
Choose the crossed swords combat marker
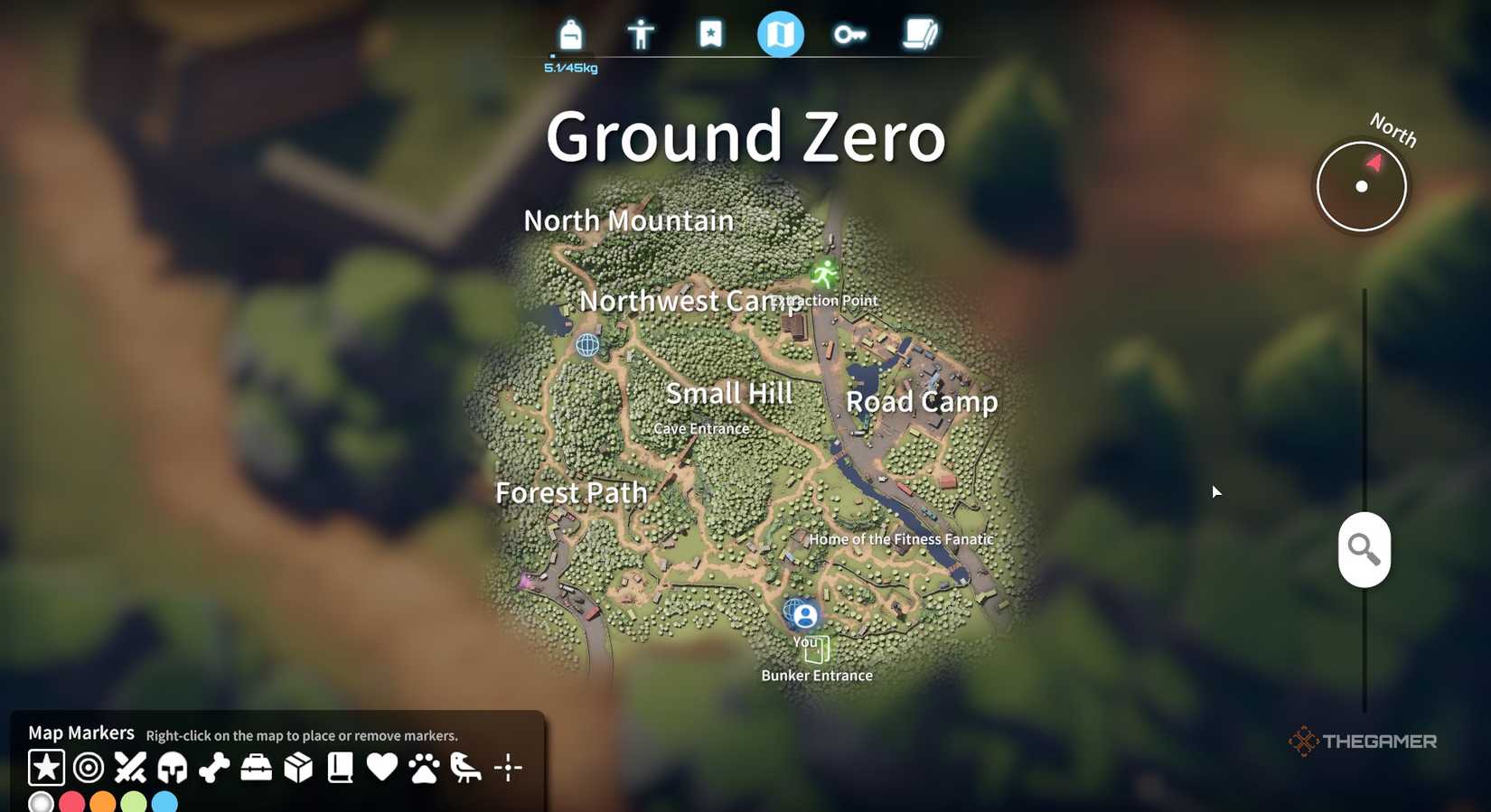pos(128,767)
